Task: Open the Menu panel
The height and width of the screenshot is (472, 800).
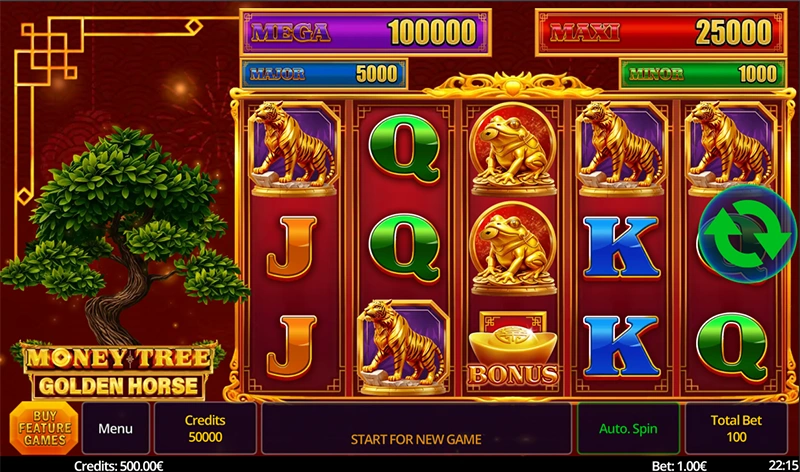Action: point(115,429)
